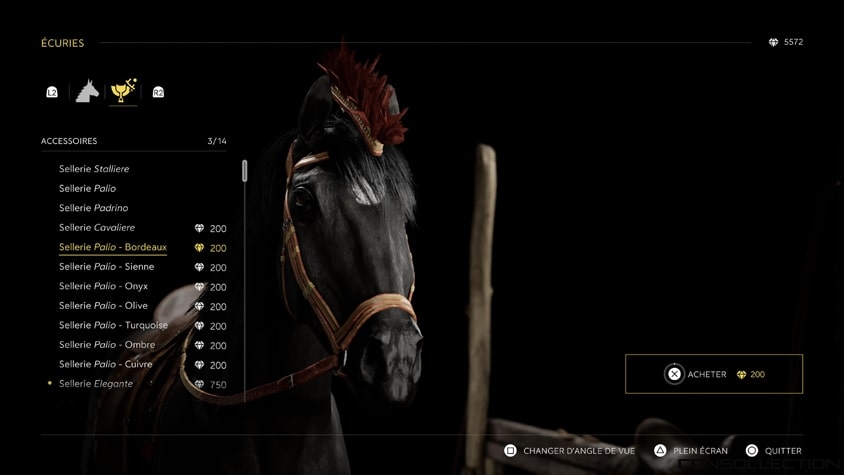Activate Plein écran view

691,451
